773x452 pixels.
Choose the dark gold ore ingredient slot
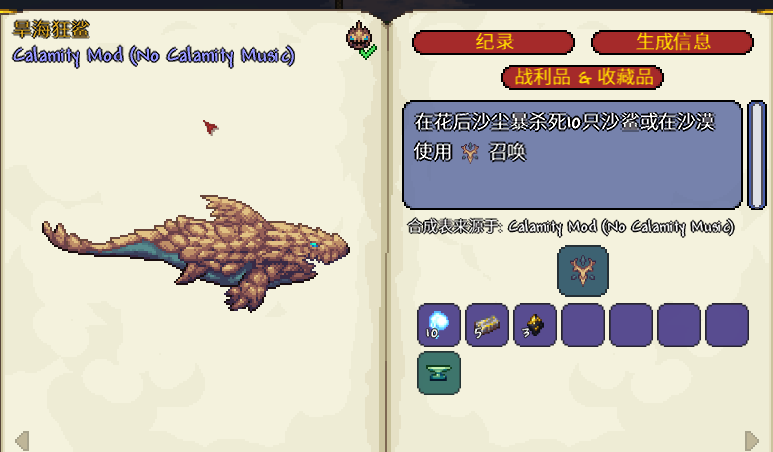pos(535,325)
